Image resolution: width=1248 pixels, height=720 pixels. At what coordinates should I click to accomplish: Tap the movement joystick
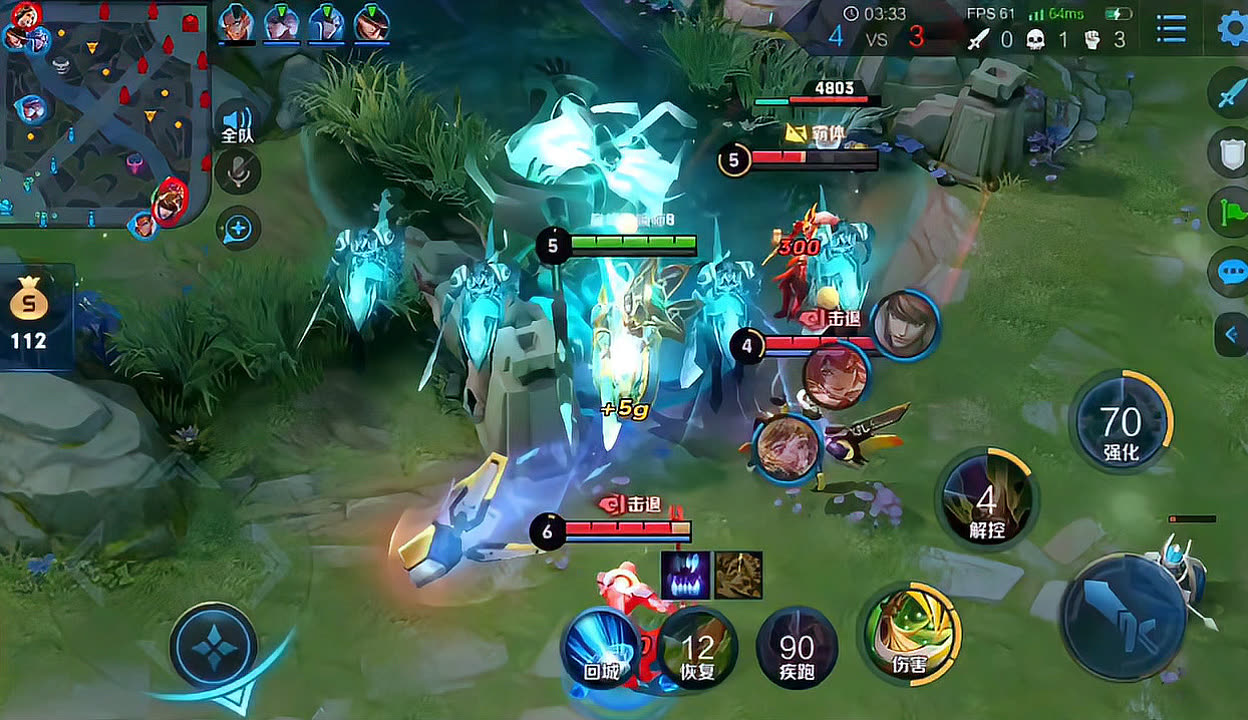[x=214, y=647]
